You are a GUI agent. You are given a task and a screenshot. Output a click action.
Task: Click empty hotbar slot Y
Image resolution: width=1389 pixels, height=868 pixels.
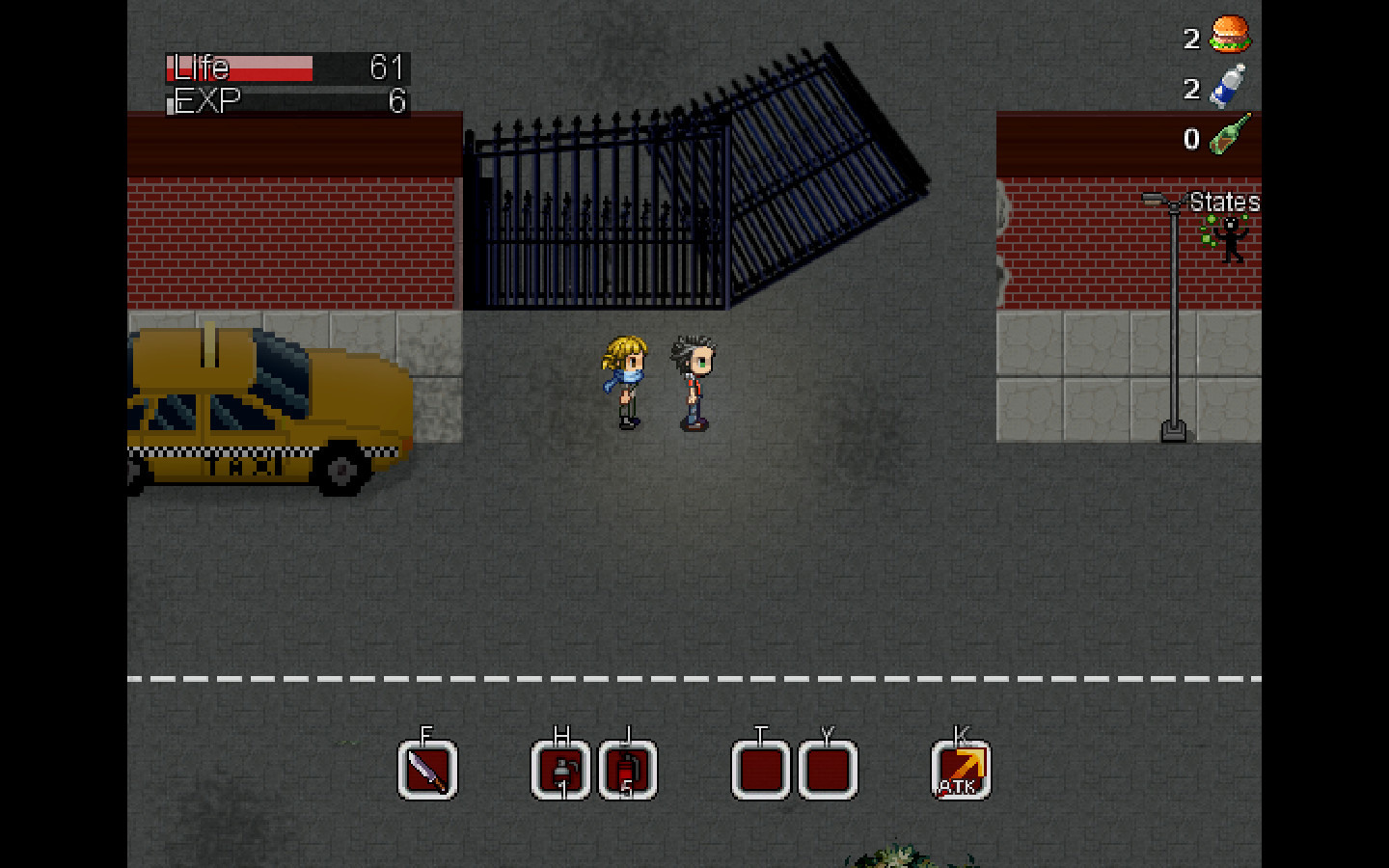tap(826, 769)
